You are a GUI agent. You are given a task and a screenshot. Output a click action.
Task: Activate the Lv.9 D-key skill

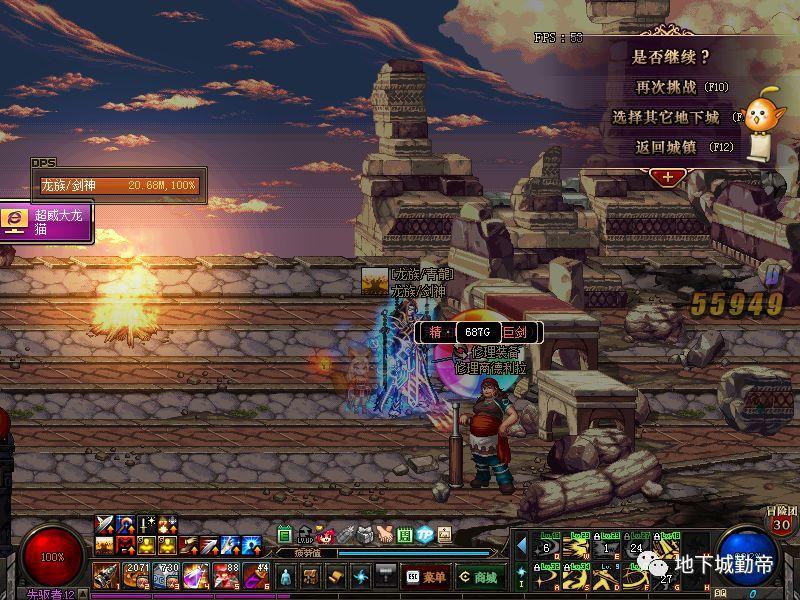pos(609,577)
